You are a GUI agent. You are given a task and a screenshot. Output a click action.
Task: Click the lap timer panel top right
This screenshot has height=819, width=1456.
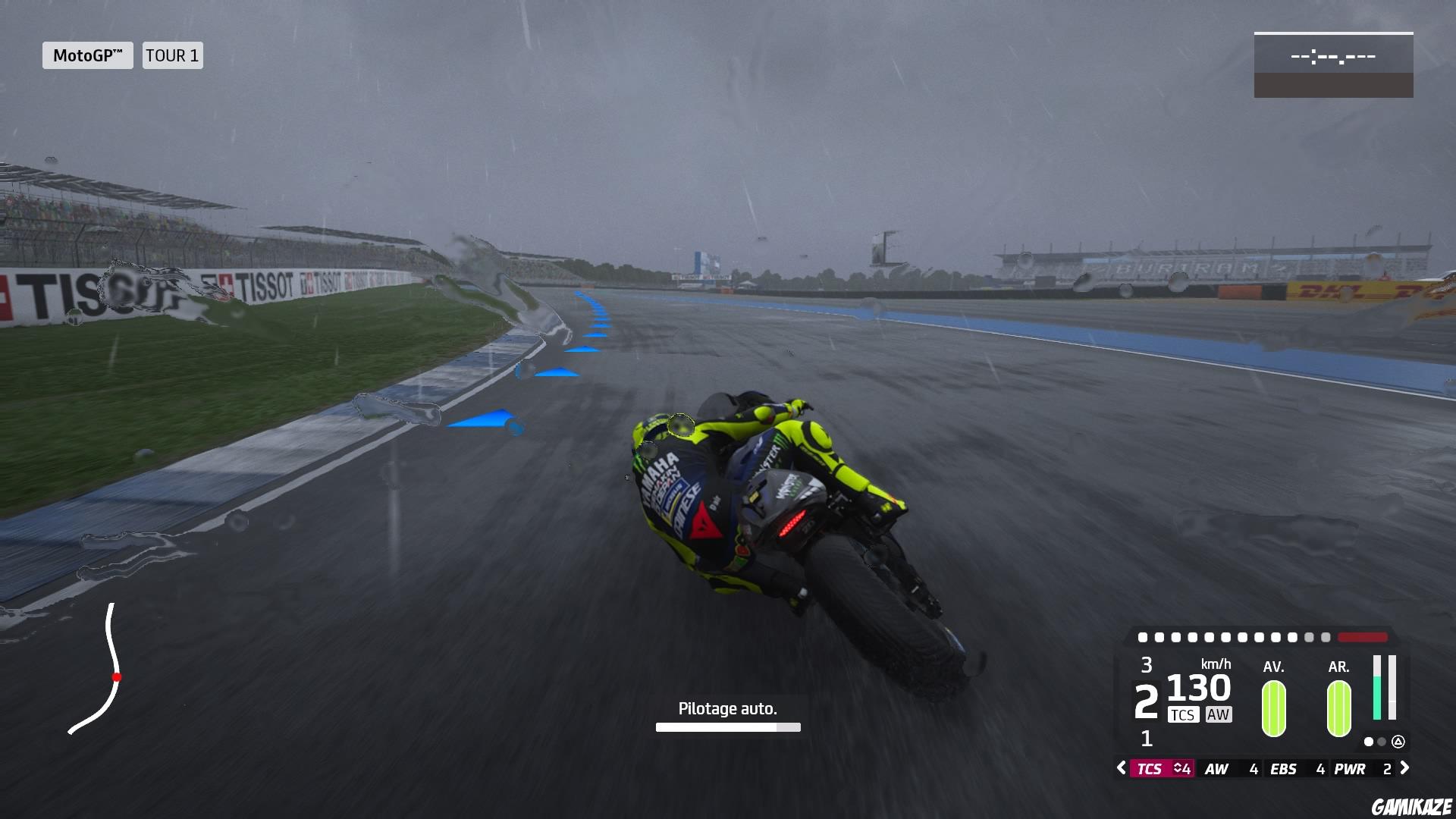1333,65
